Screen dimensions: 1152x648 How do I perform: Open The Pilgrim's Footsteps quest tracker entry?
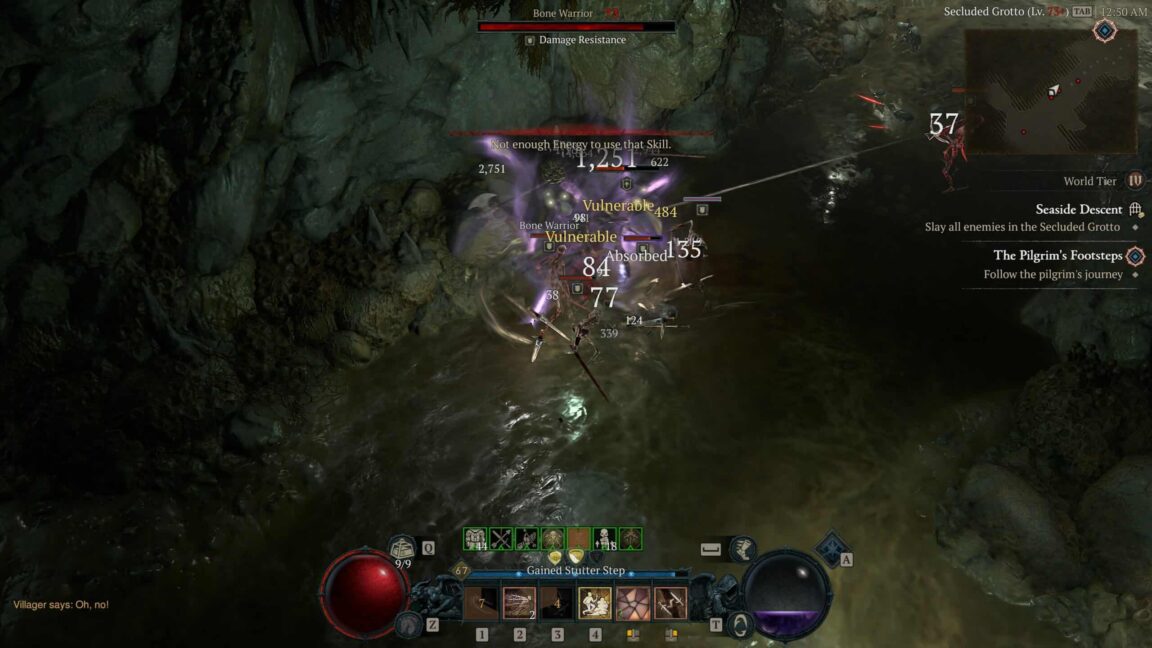1056,256
